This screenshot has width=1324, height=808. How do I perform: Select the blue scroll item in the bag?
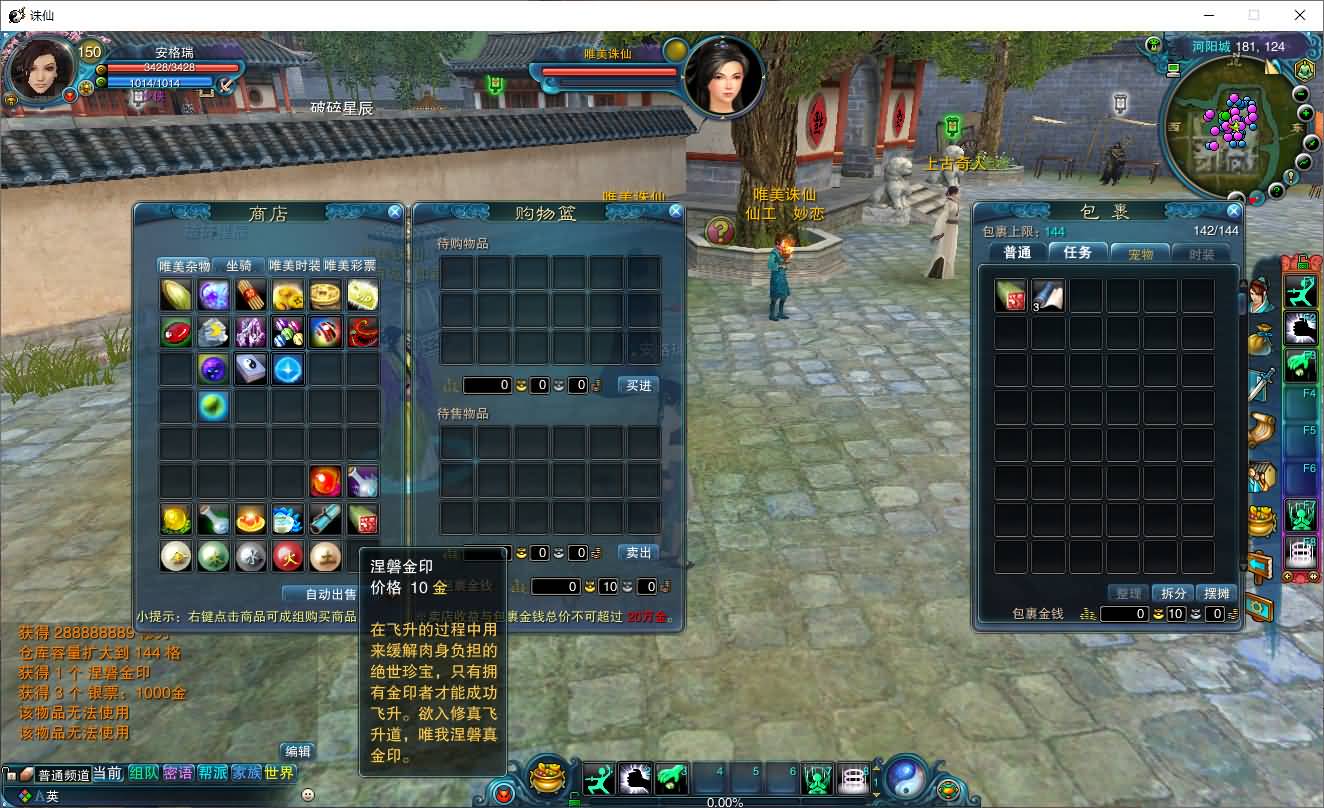pyautogui.click(x=1048, y=296)
